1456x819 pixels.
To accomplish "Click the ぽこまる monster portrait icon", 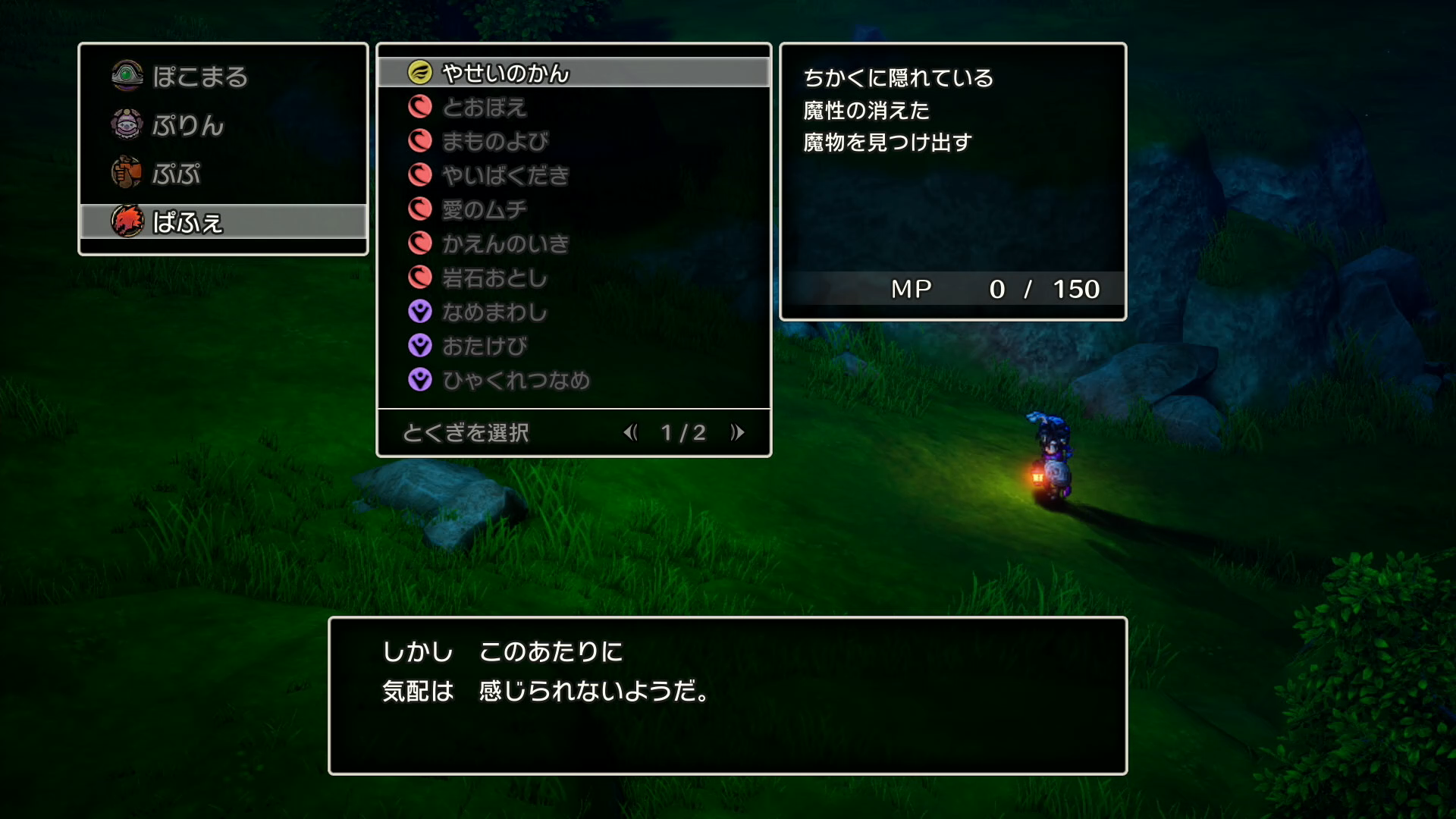I will click(126, 76).
